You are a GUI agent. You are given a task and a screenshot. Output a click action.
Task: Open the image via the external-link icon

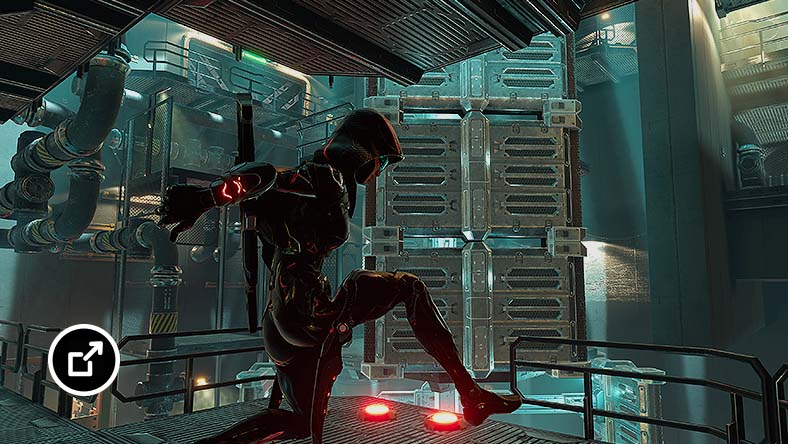point(84,360)
